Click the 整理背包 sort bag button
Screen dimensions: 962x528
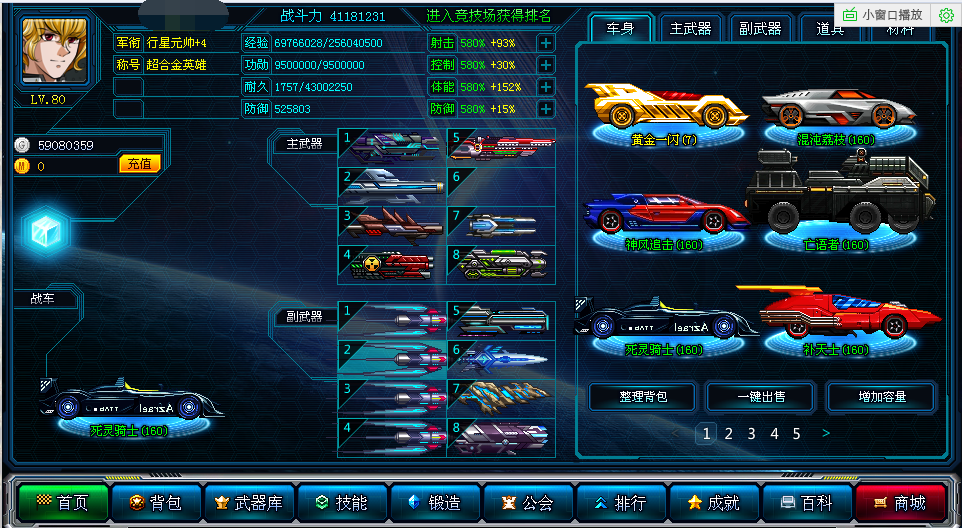coord(642,397)
